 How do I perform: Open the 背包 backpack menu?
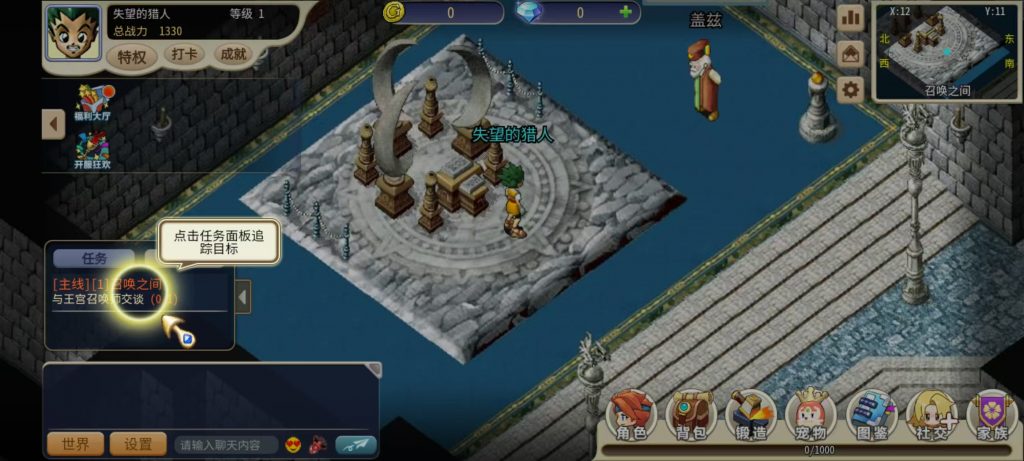tap(690, 416)
